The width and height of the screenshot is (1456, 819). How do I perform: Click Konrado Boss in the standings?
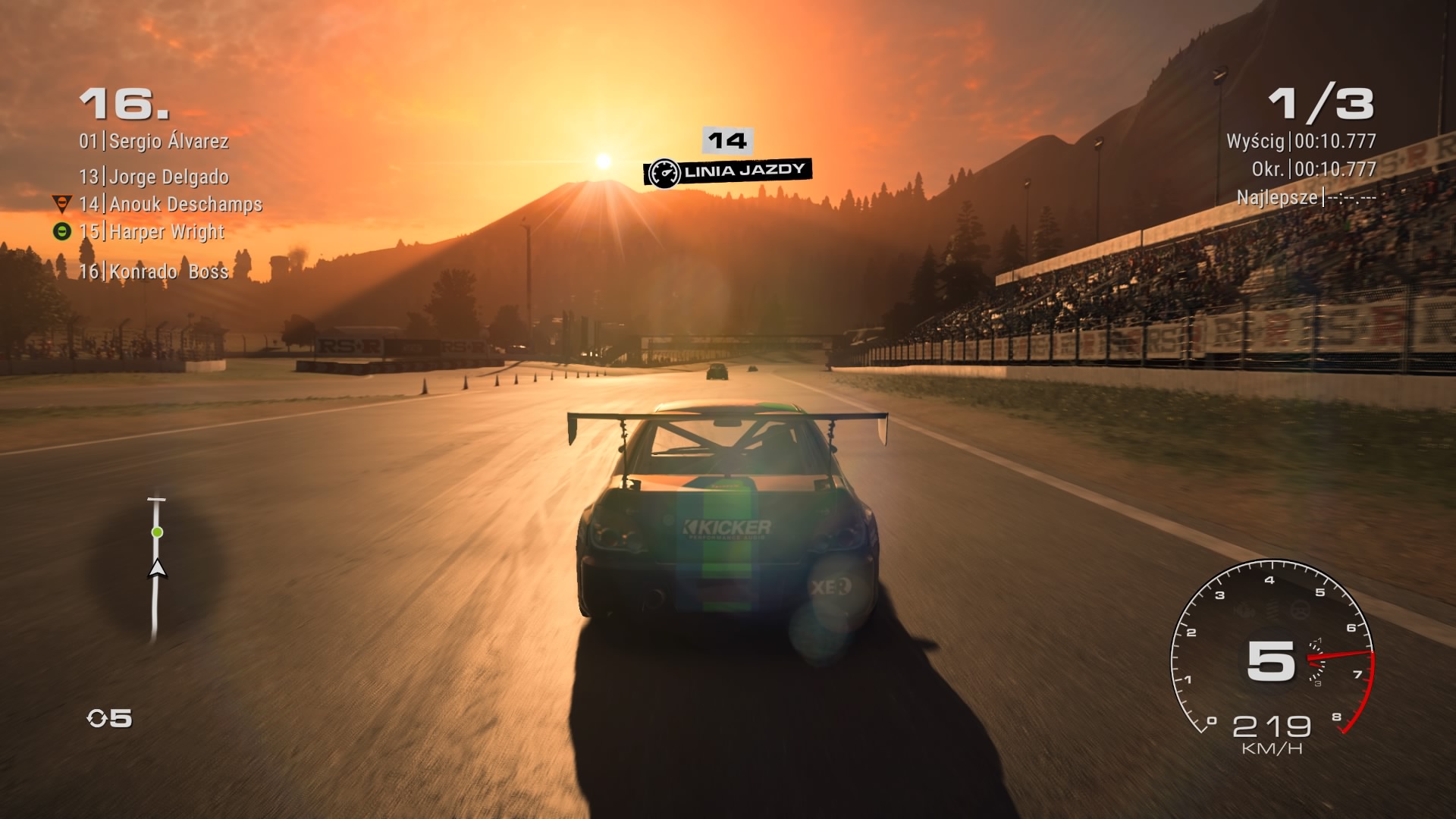[x=154, y=271]
